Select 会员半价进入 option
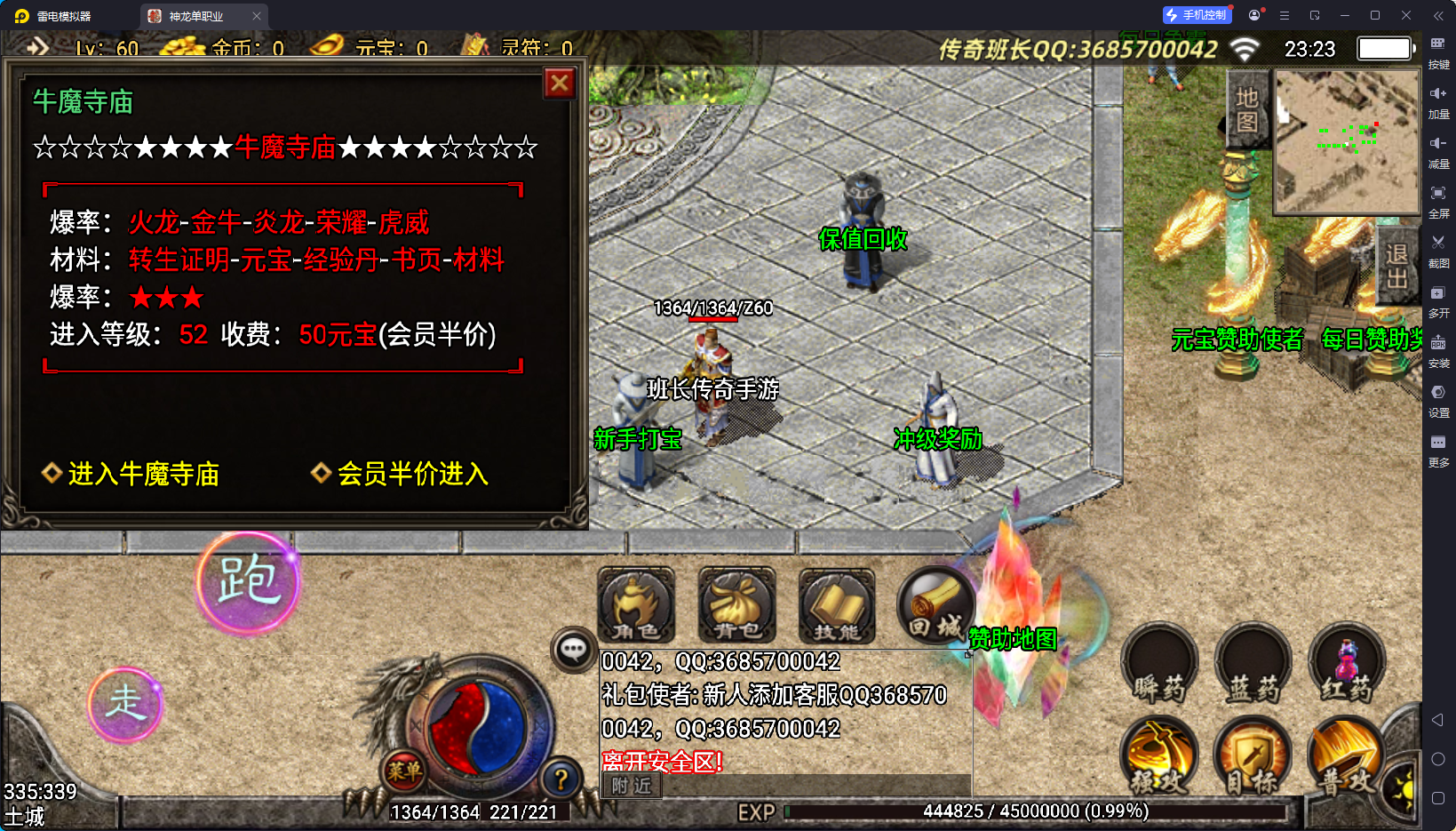The width and height of the screenshot is (1456, 831). point(412,474)
